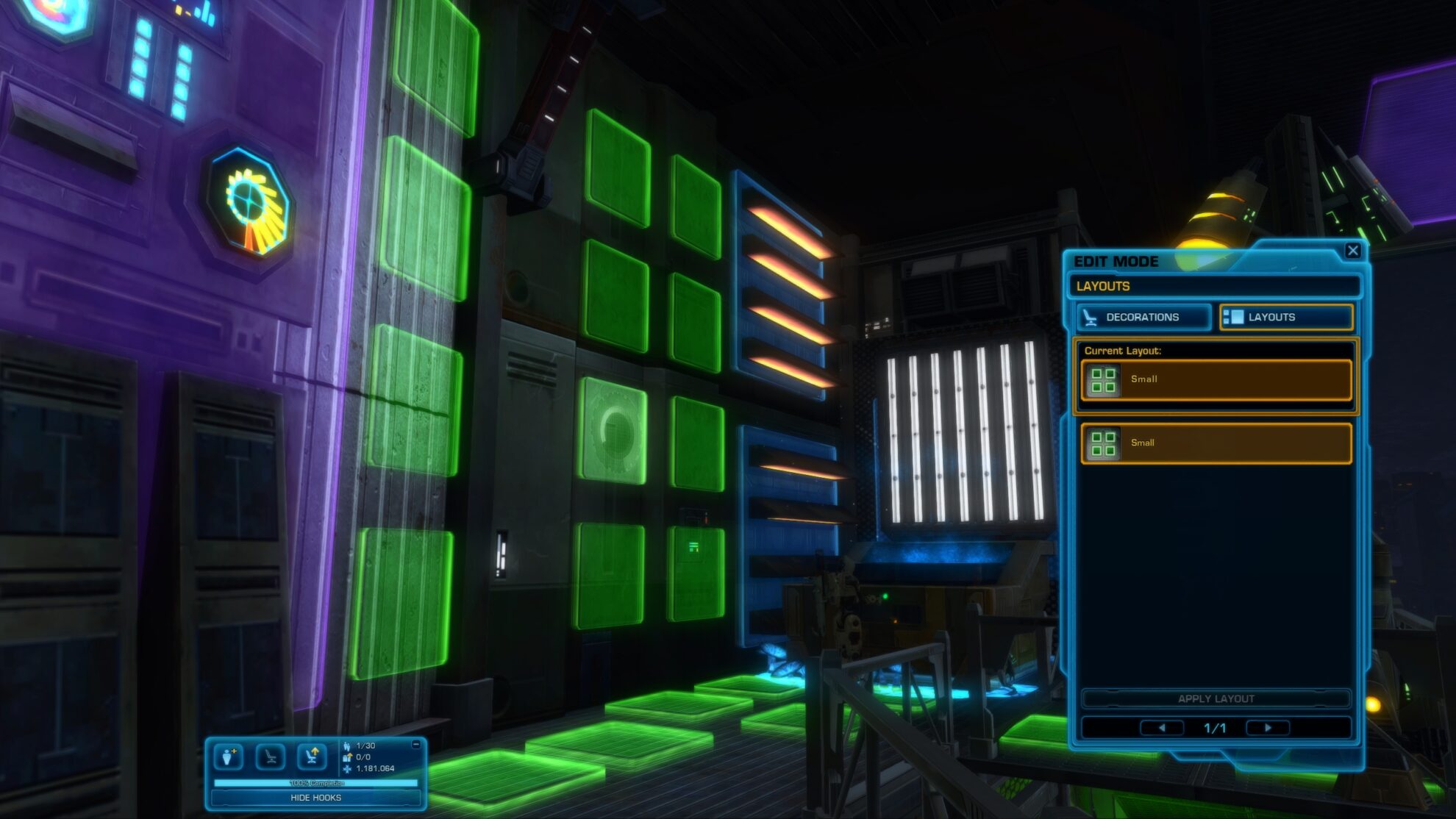Screen dimensions: 1456x819
Task: Click the left pagination arrow
Action: point(1164,727)
